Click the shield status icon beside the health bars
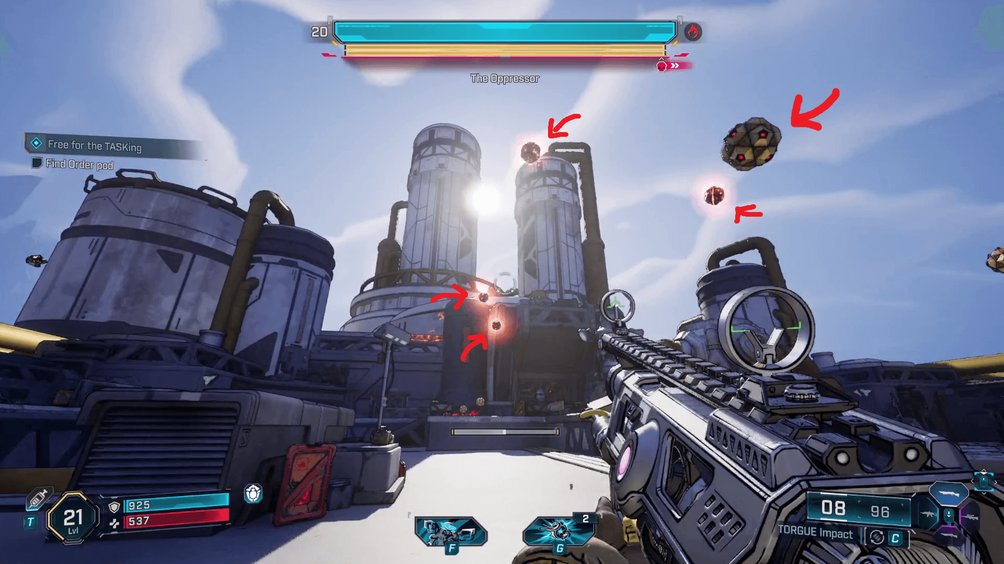Screen dimensions: 1004x564 [x=253, y=495]
